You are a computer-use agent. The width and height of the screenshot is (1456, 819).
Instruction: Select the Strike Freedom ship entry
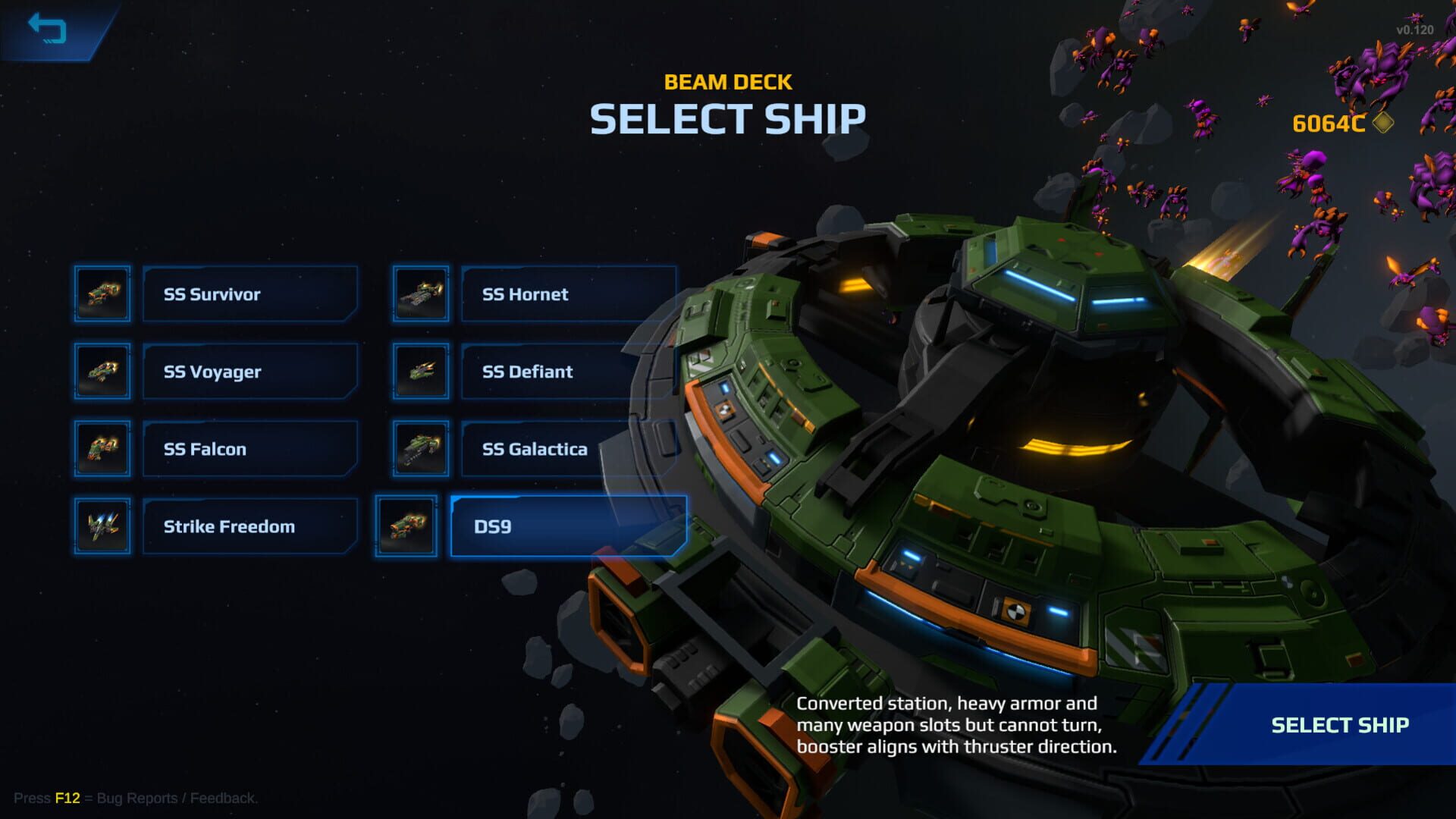[x=249, y=526]
